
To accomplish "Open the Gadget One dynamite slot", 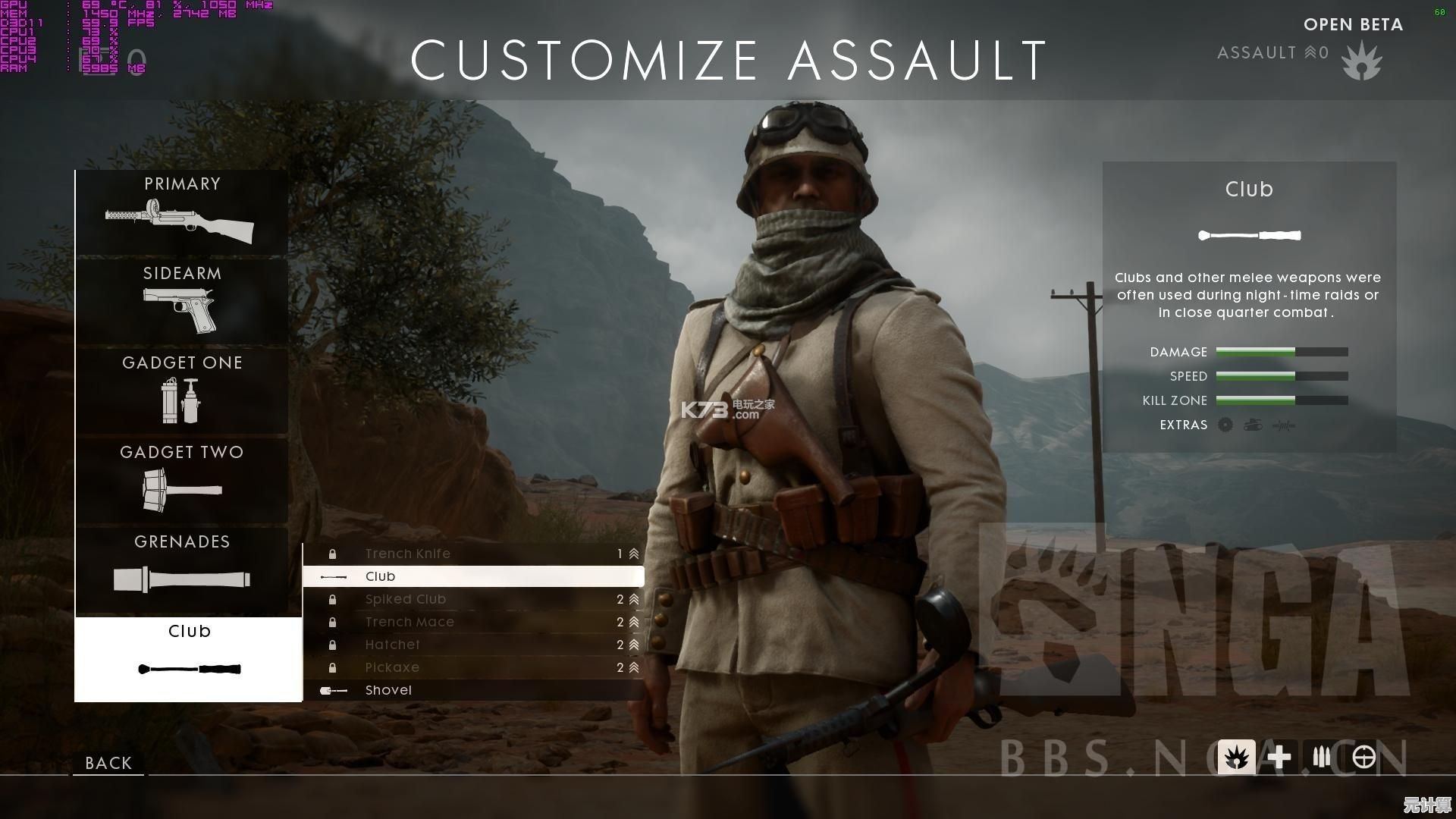I will pos(181,391).
